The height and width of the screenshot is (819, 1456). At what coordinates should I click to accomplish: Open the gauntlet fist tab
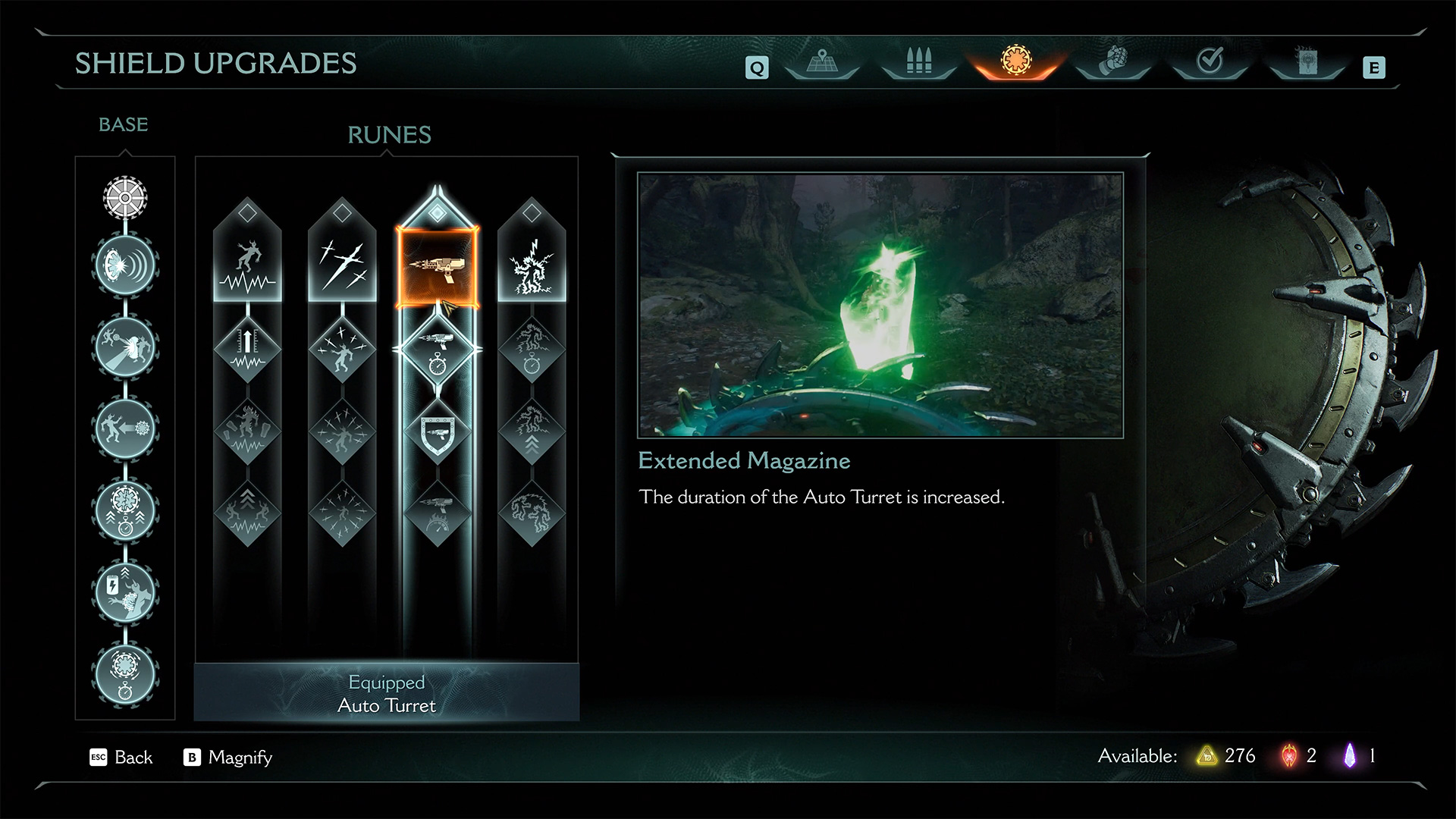1112,61
